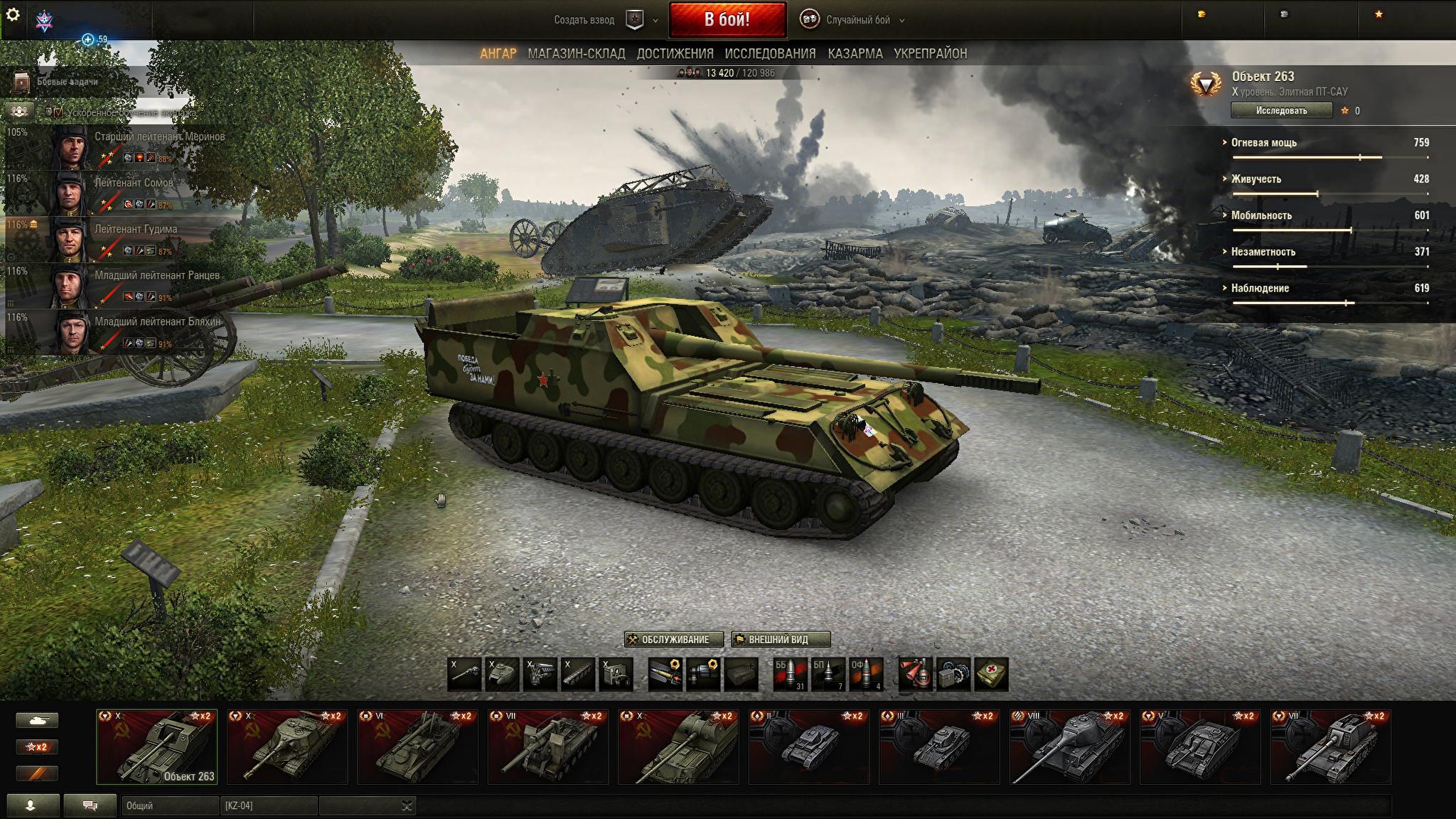Image resolution: width=1456 pixels, height=819 pixels.
Task: Expand the «Огневая мощь» stat section
Action: click(1263, 143)
